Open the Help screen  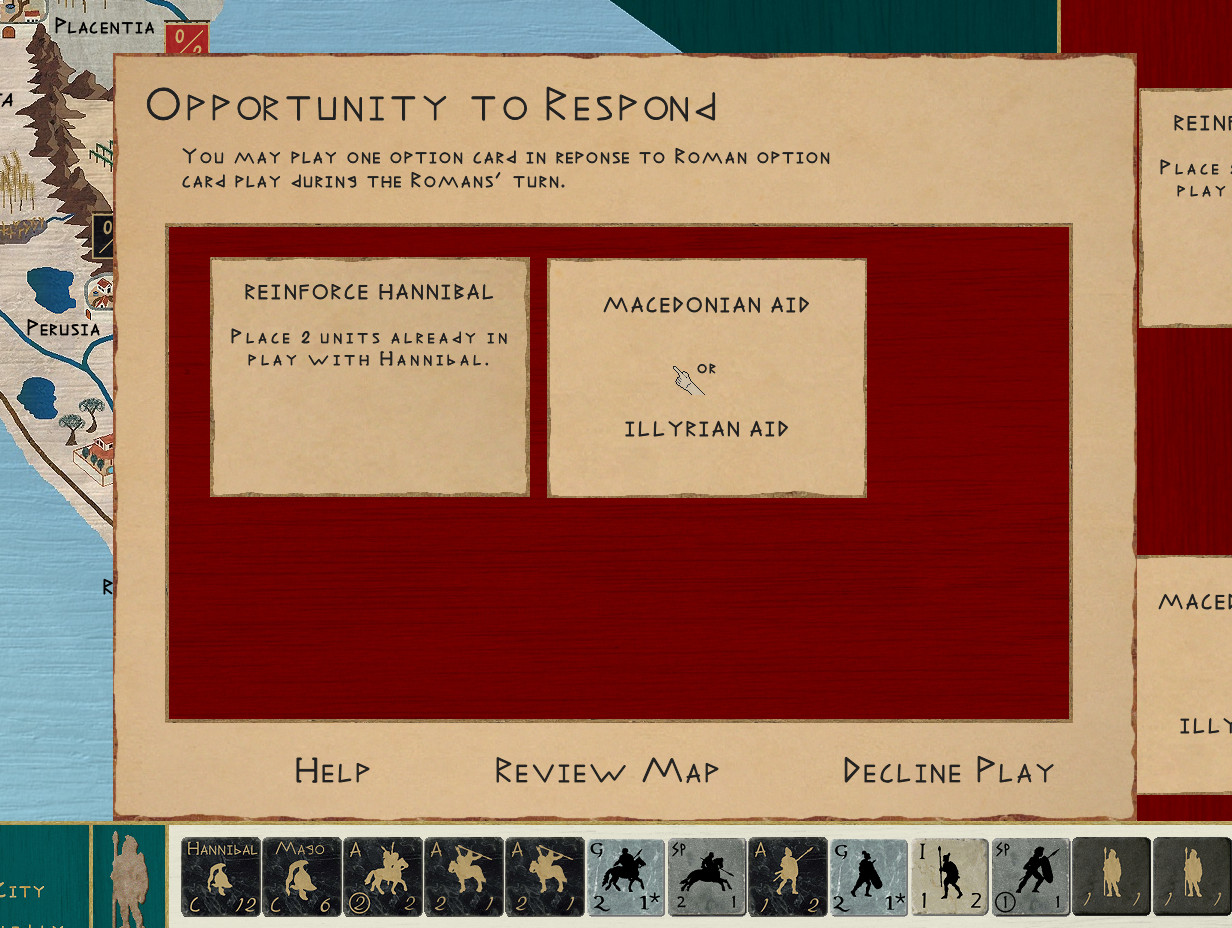(x=332, y=771)
